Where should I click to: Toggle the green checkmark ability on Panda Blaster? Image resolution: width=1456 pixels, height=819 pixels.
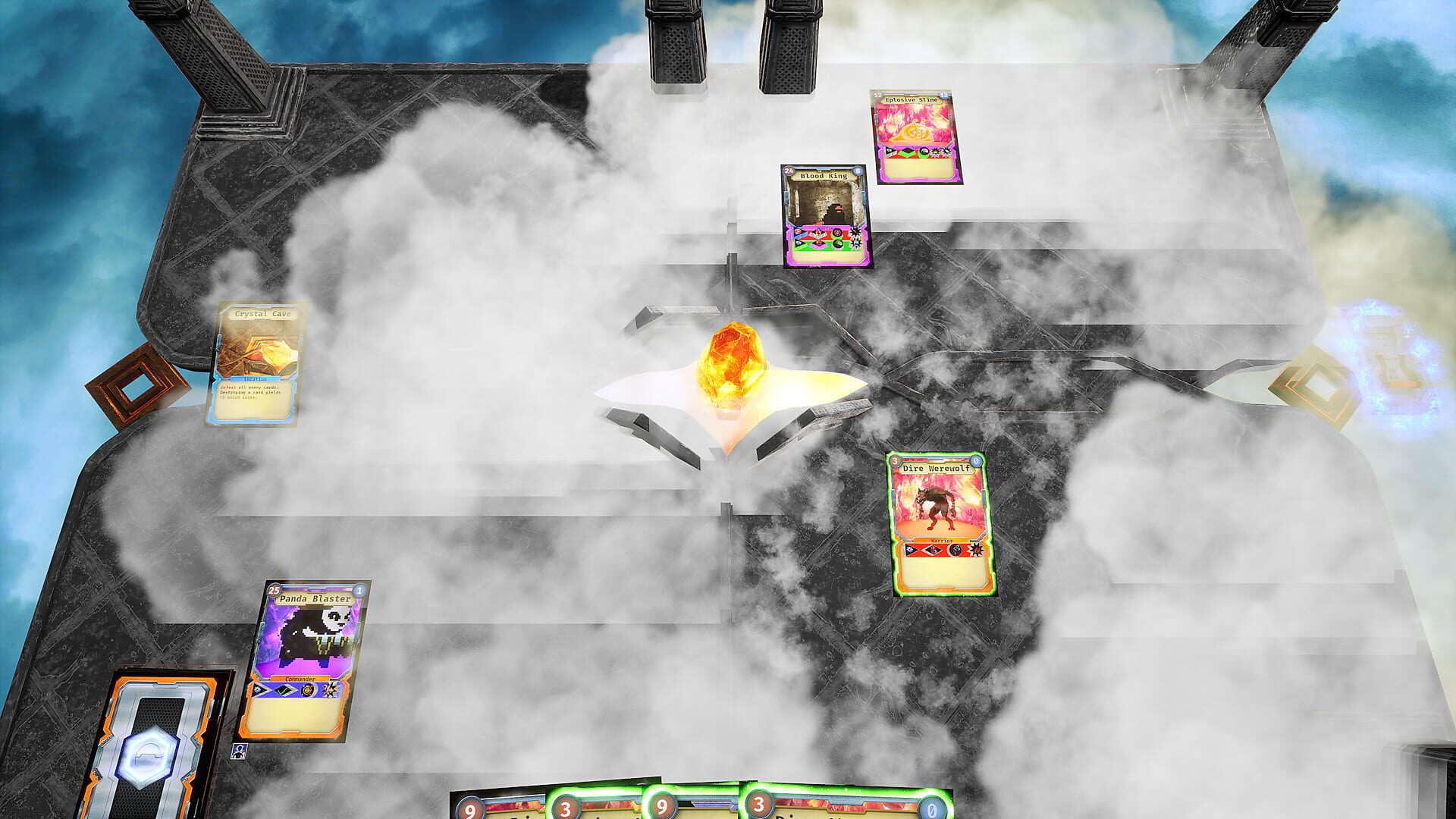(282, 689)
